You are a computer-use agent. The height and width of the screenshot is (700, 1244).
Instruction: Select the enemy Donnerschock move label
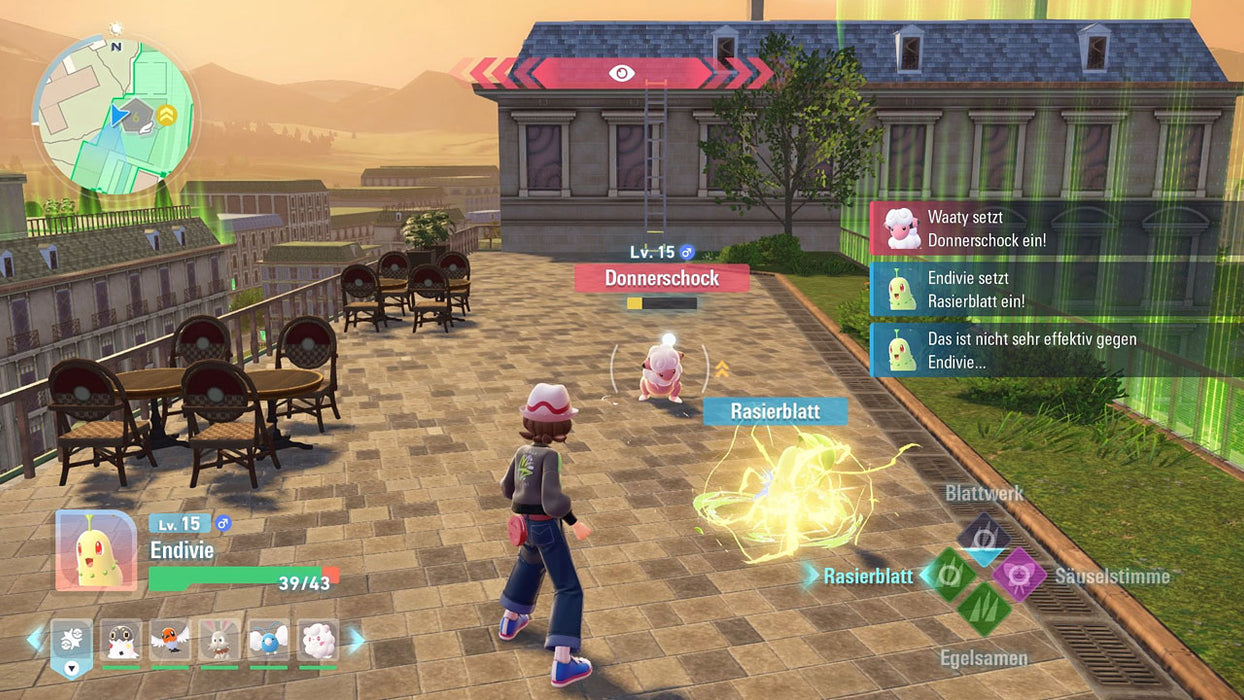pyautogui.click(x=662, y=278)
